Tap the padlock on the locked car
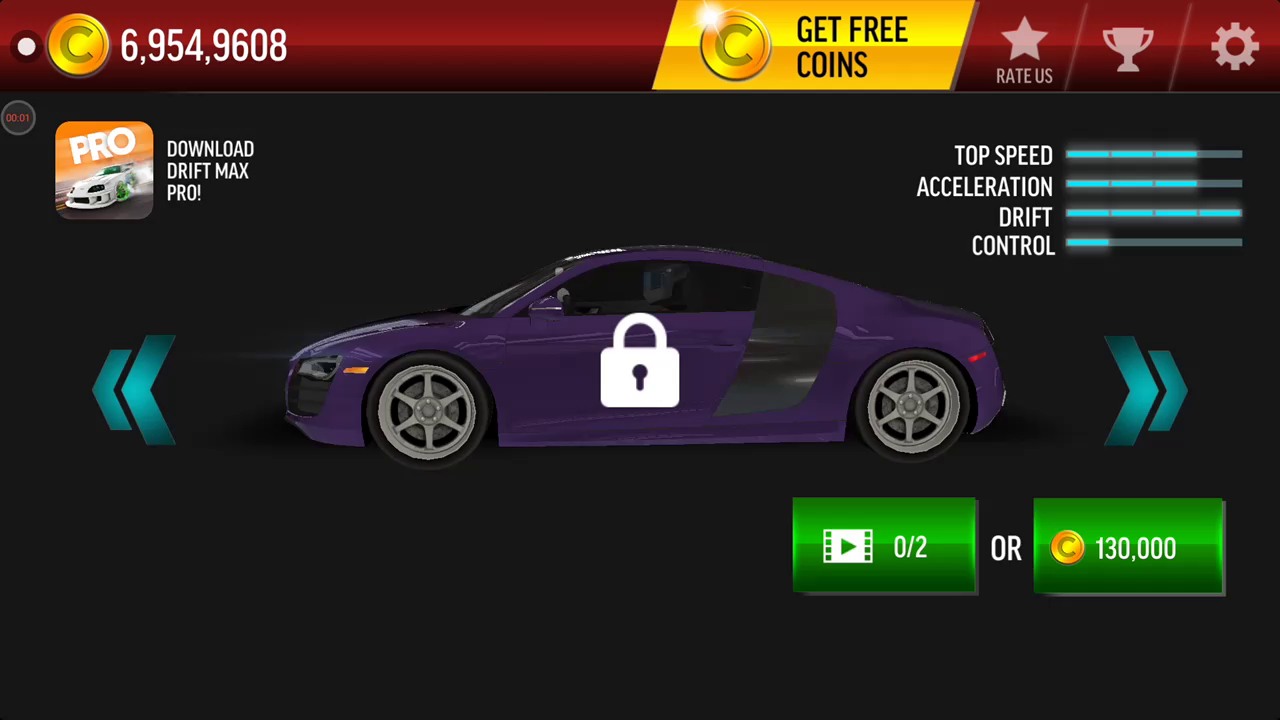 pos(640,362)
